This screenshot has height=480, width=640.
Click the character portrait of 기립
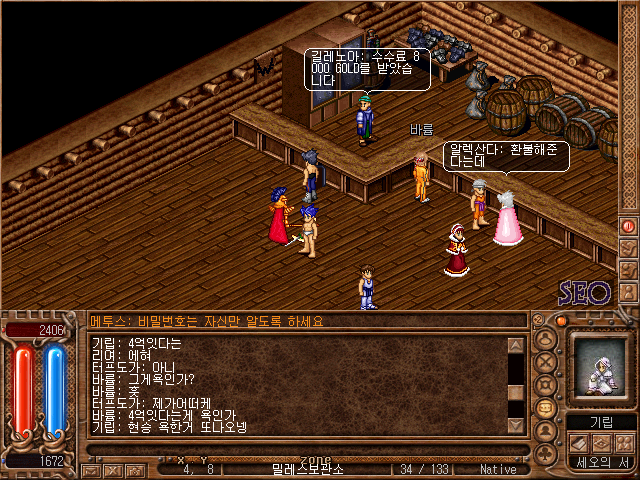(601, 369)
